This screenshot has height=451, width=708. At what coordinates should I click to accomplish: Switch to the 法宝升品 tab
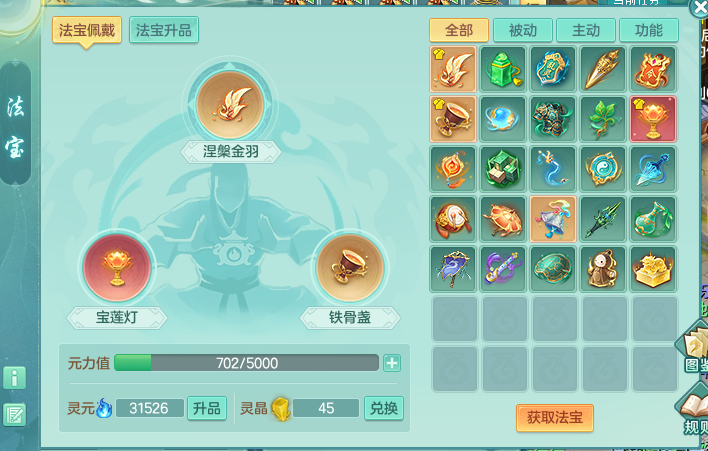point(164,30)
